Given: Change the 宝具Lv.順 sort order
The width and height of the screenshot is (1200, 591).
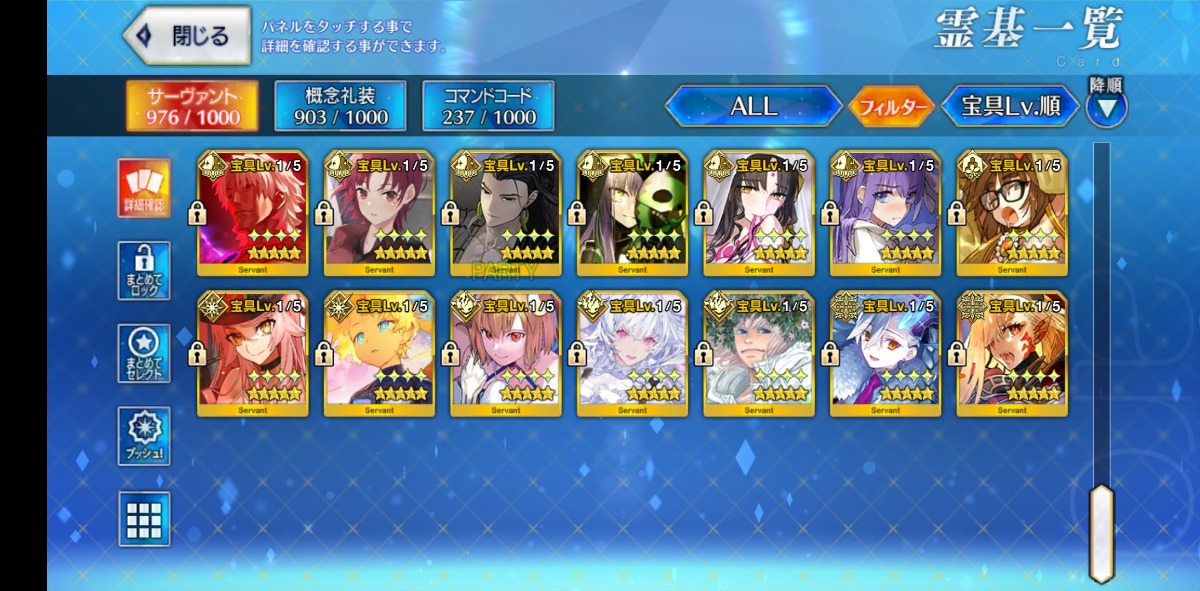Looking at the screenshot, I should point(1010,106).
